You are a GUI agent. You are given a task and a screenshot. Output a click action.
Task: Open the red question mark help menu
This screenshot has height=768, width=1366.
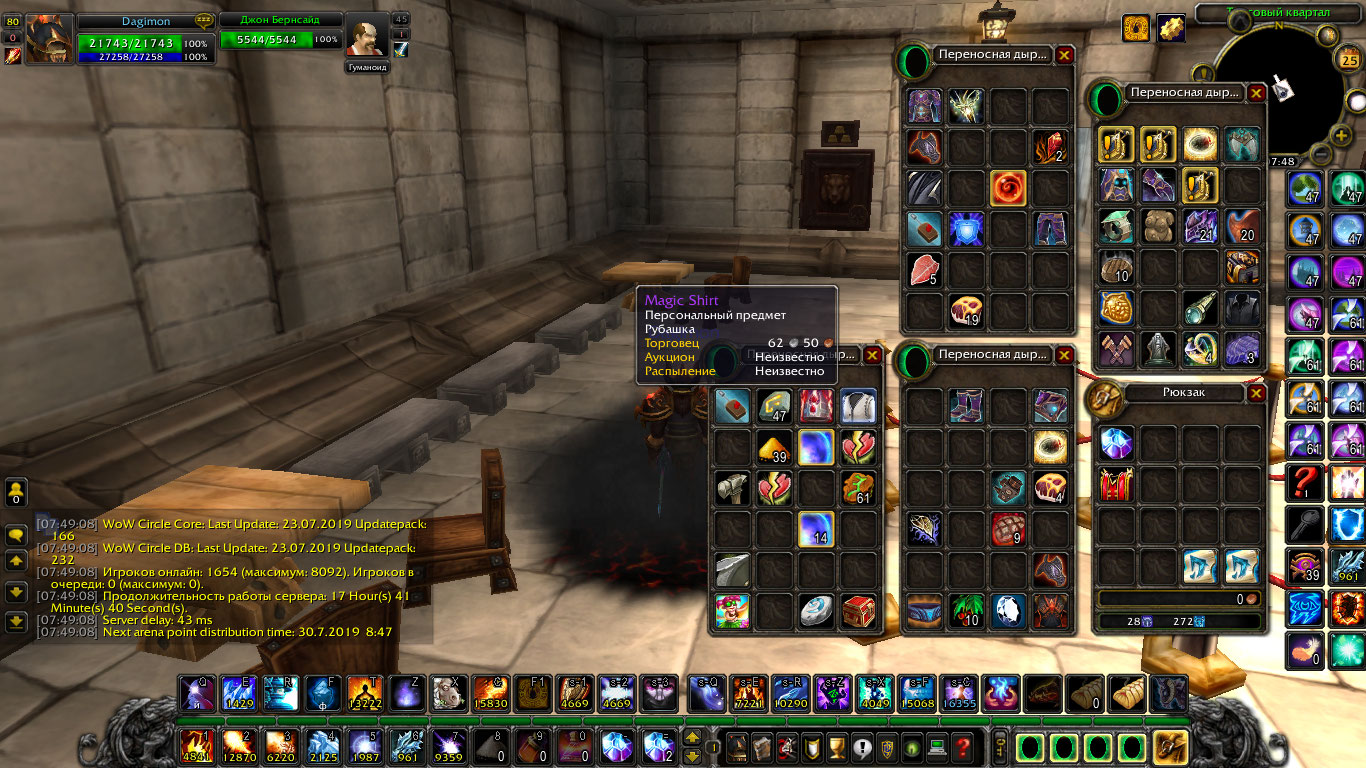(962, 746)
